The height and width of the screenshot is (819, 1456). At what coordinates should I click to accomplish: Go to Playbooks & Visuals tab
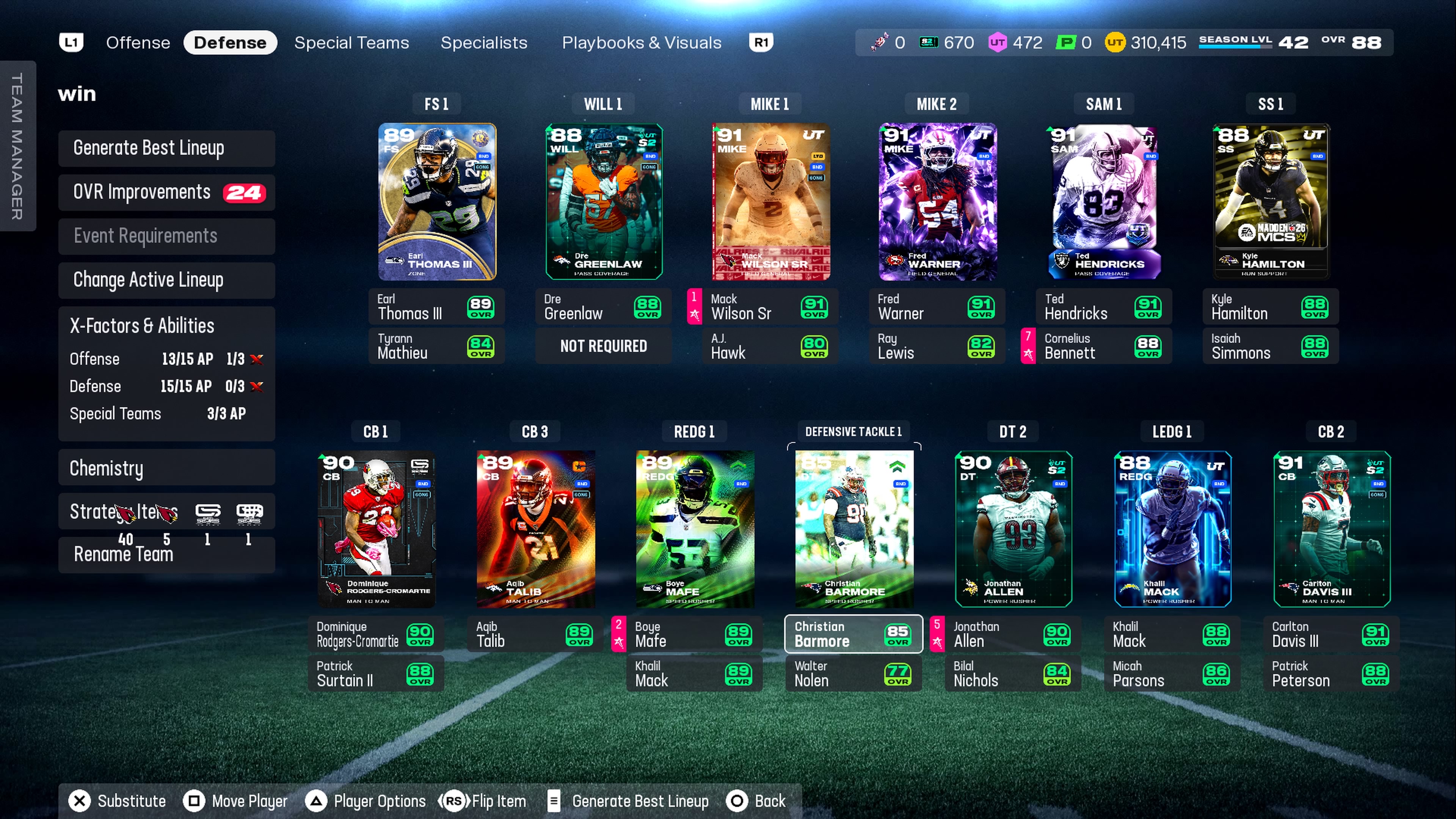coord(641,42)
